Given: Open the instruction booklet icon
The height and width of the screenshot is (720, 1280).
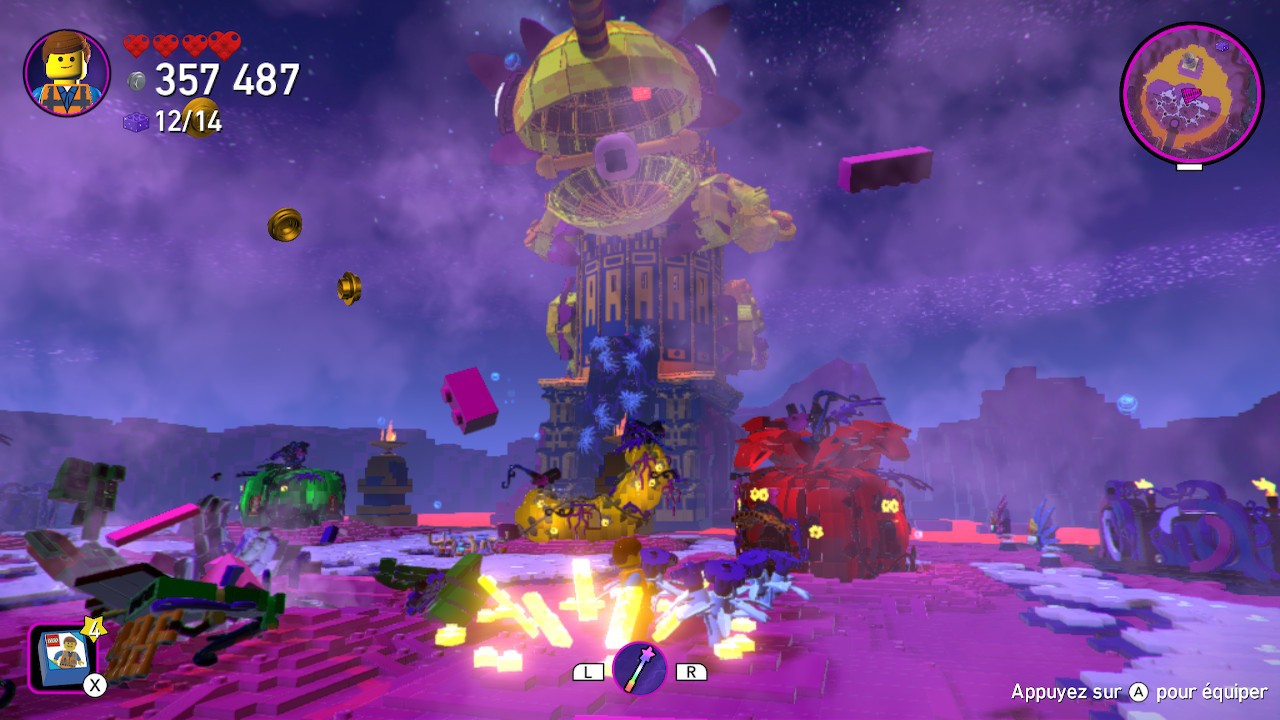Looking at the screenshot, I should coord(63,657).
